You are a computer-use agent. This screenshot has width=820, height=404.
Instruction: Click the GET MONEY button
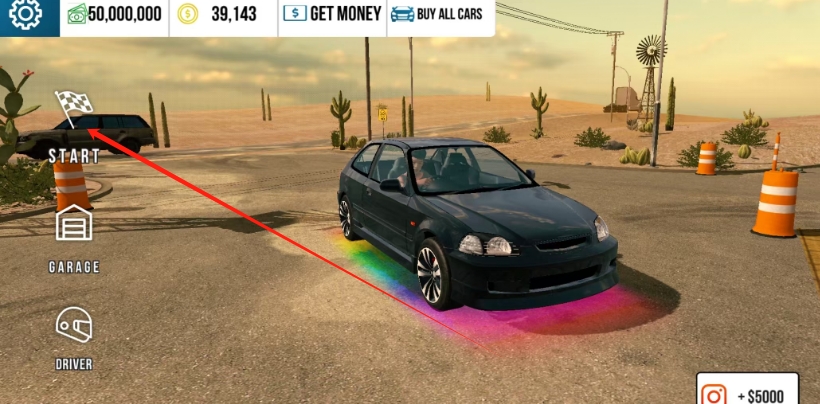[332, 14]
